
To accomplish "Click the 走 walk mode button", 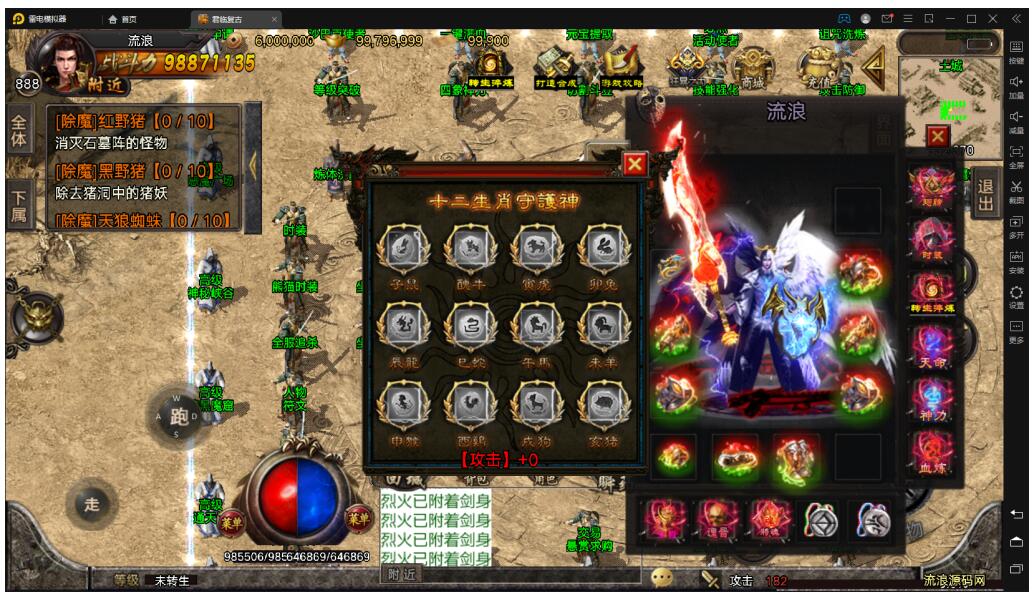I will click(92, 505).
